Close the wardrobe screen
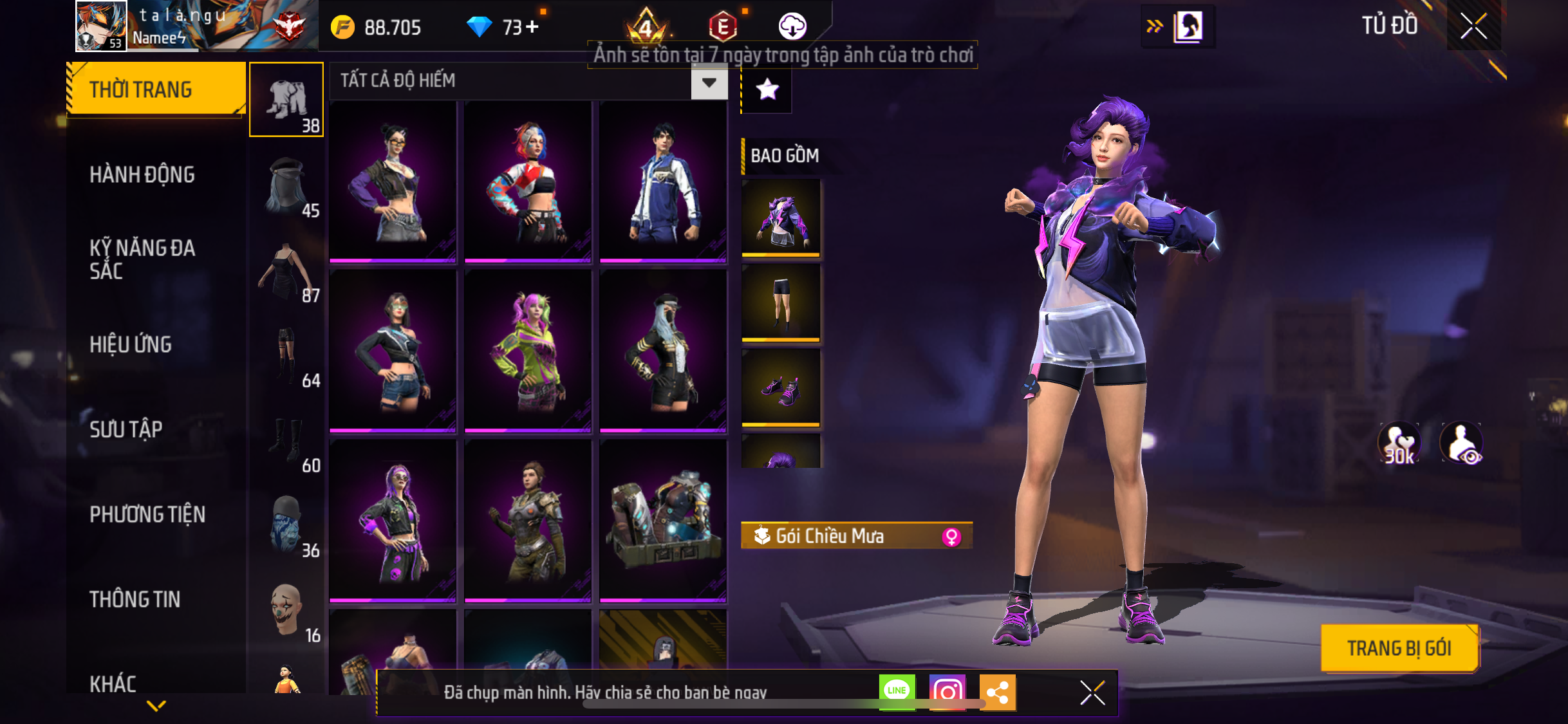Screen dimensions: 1568x724 coord(1473,26)
